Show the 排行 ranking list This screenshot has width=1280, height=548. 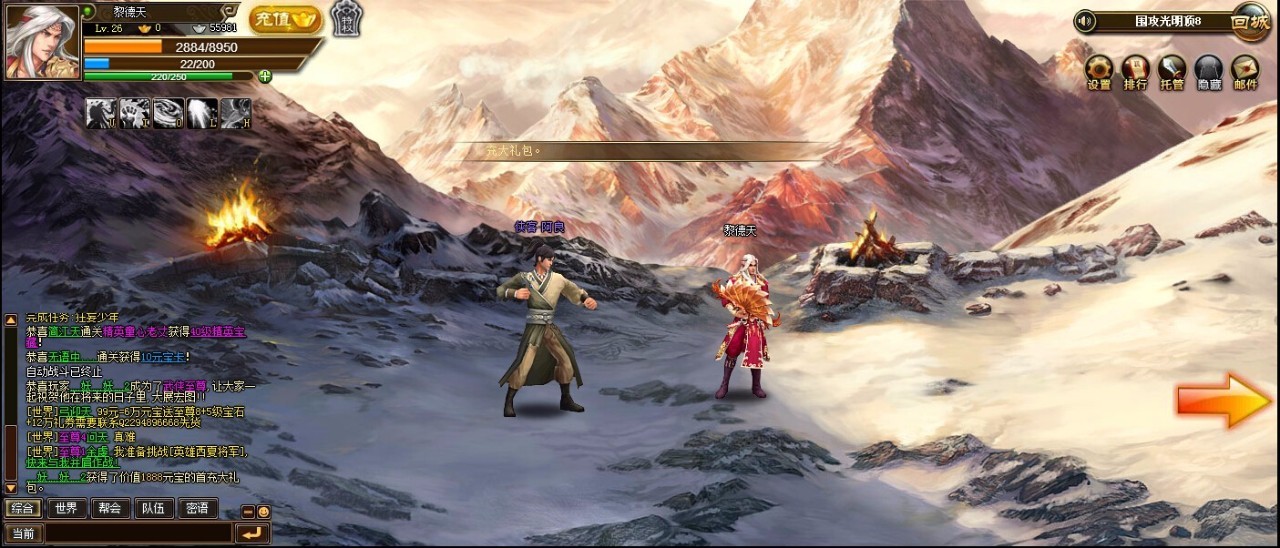(1136, 71)
